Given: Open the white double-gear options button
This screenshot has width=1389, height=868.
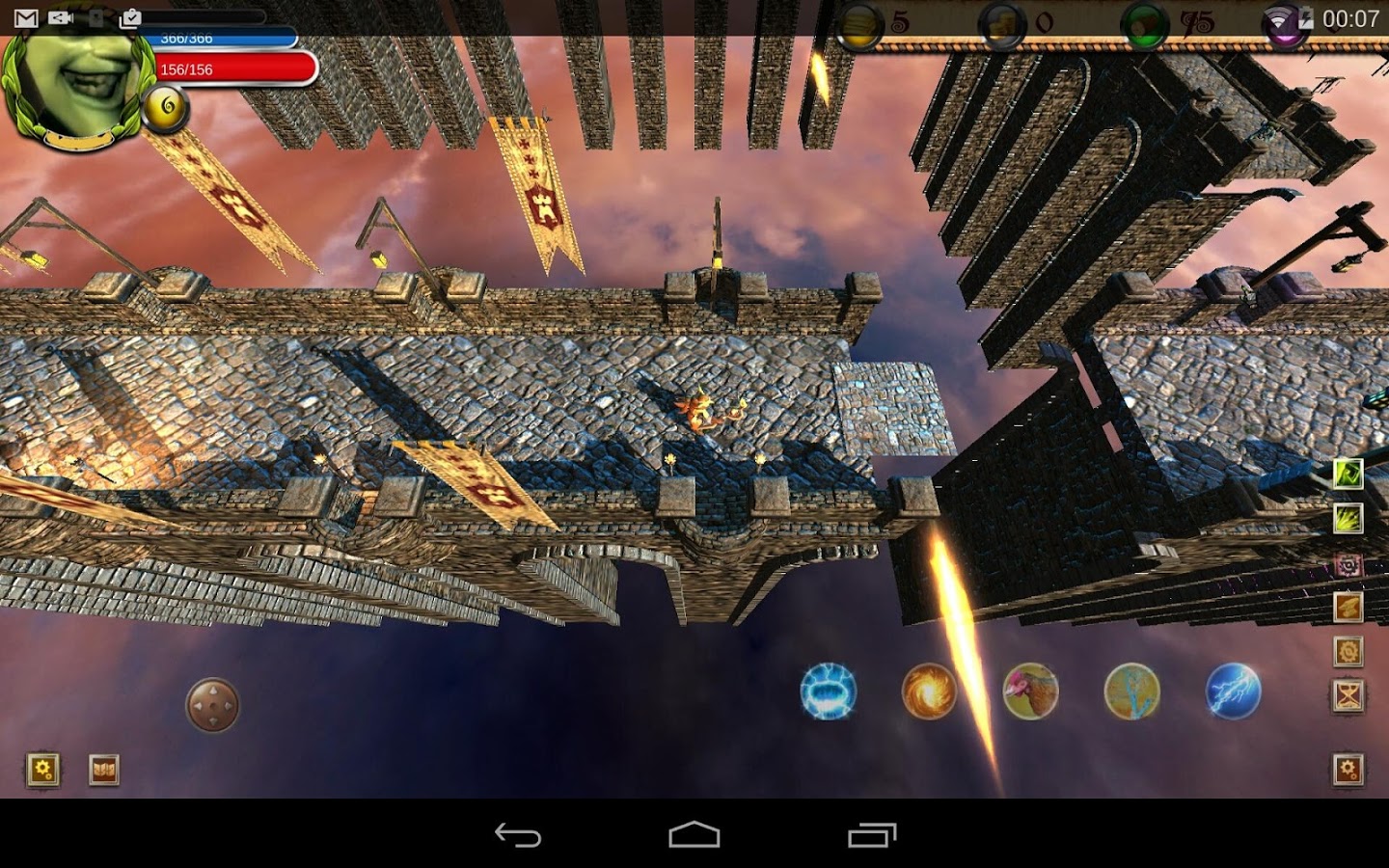Looking at the screenshot, I should click(1348, 770).
